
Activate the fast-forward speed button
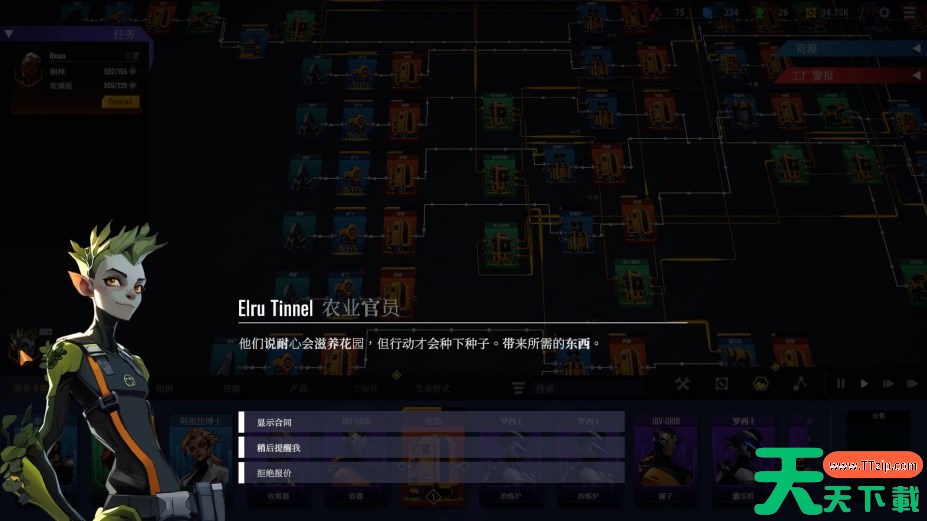click(889, 383)
